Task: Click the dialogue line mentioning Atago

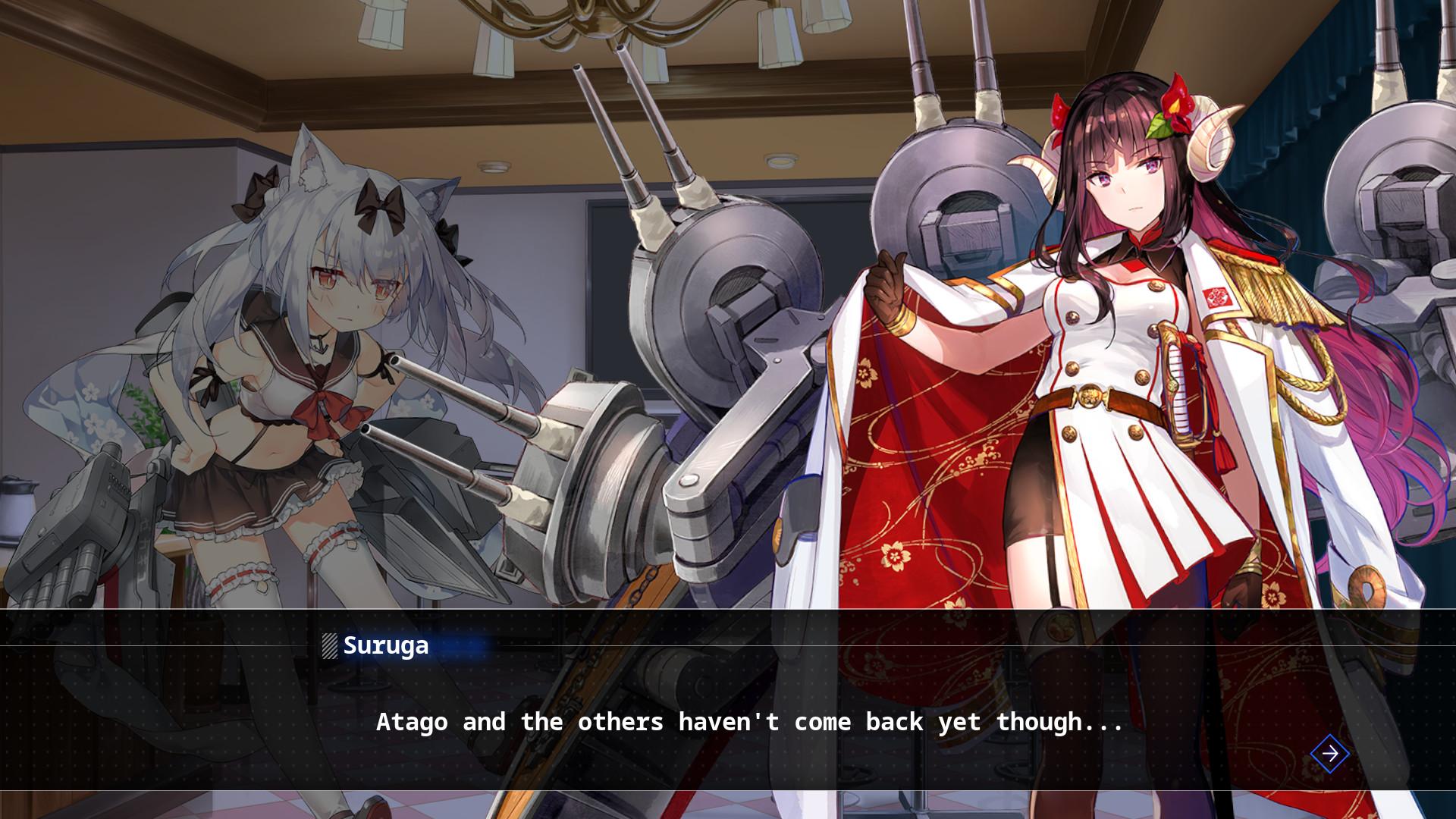Action: pos(749,723)
